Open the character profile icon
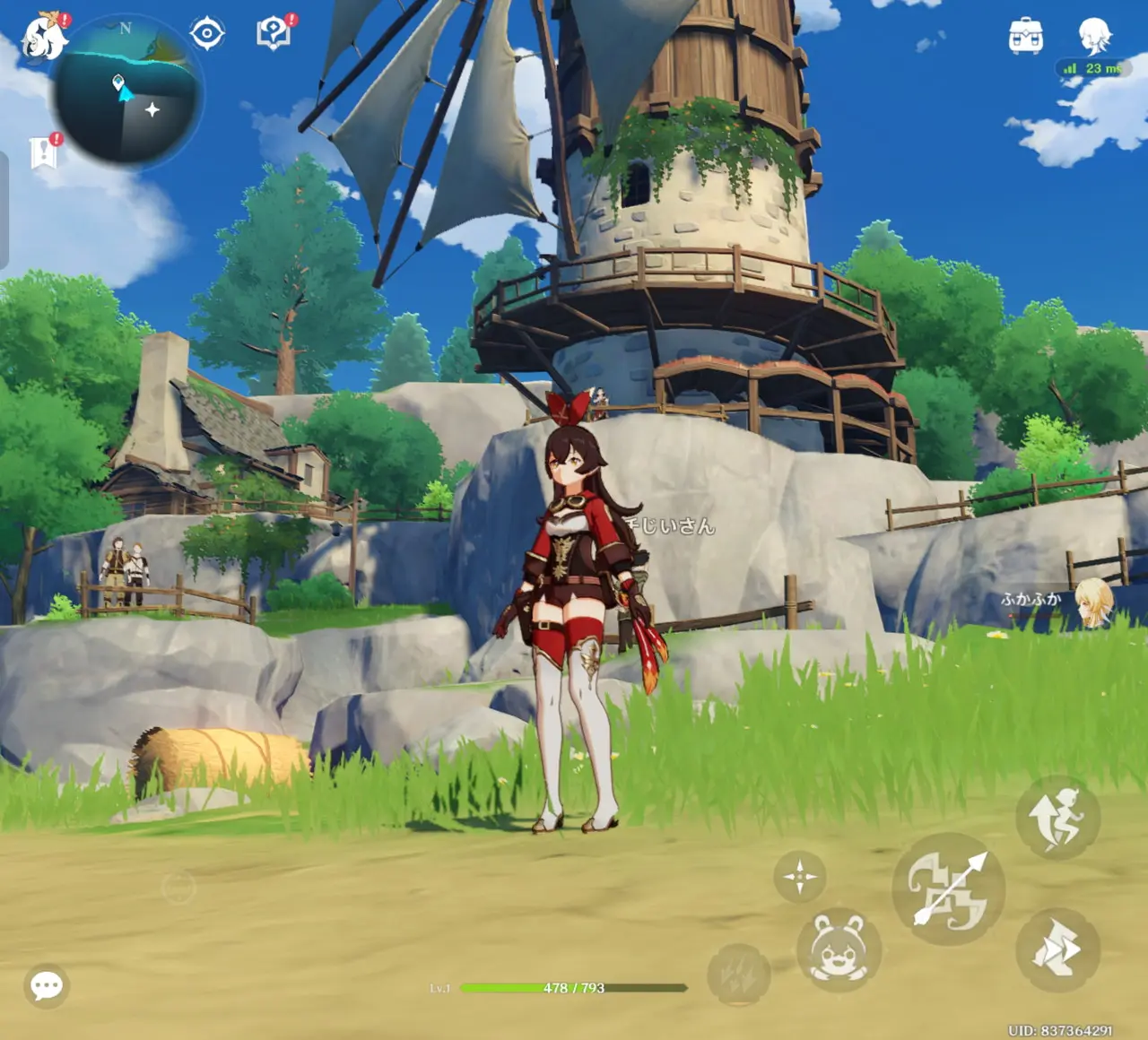 tap(1094, 36)
